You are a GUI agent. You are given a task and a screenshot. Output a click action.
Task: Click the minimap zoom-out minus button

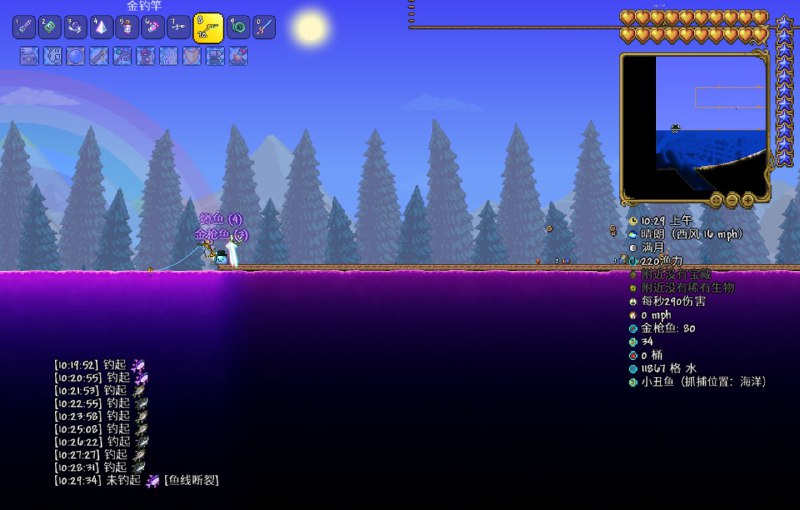click(x=732, y=200)
